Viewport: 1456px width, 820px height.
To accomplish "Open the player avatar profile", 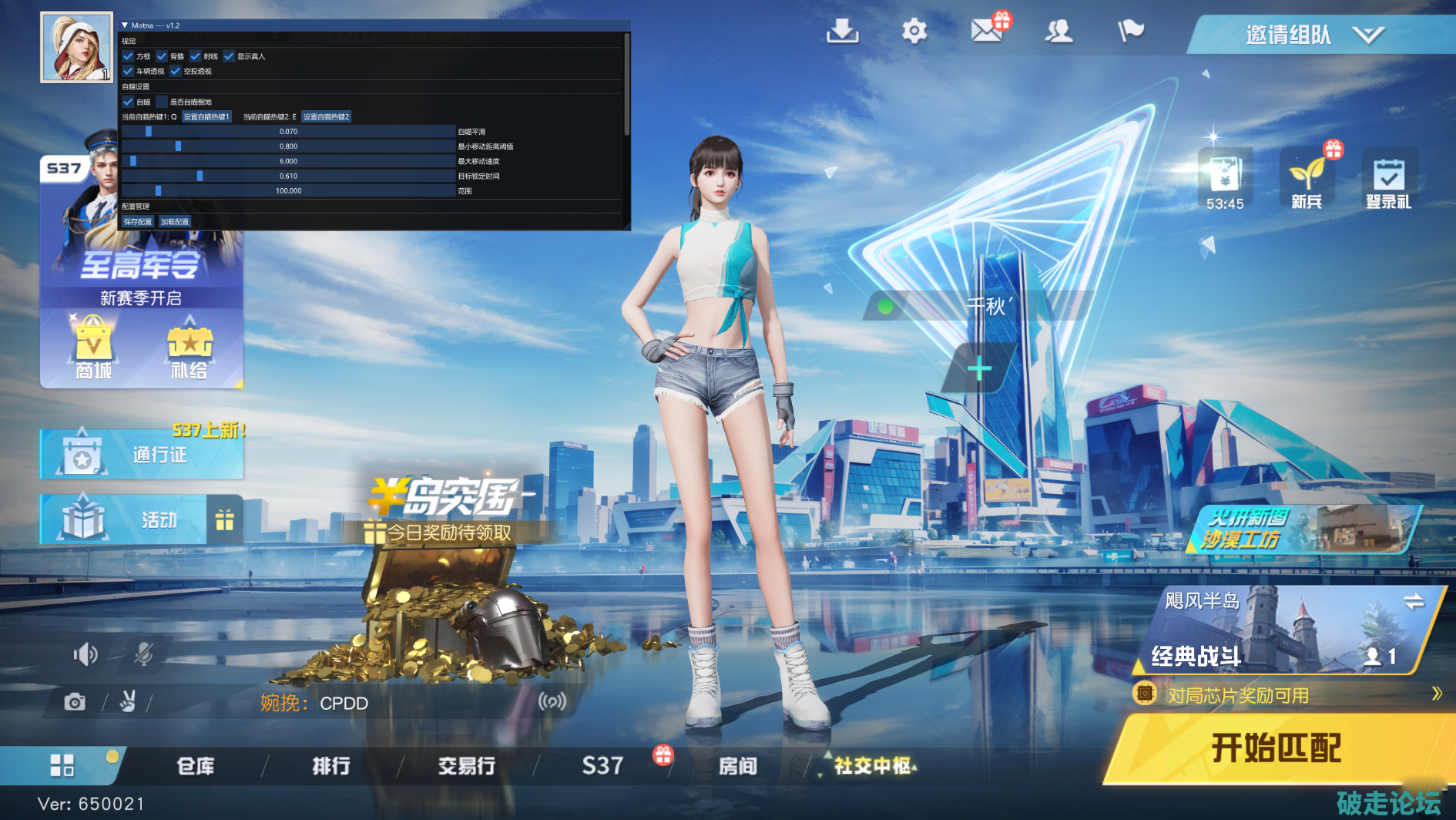I will (76, 47).
